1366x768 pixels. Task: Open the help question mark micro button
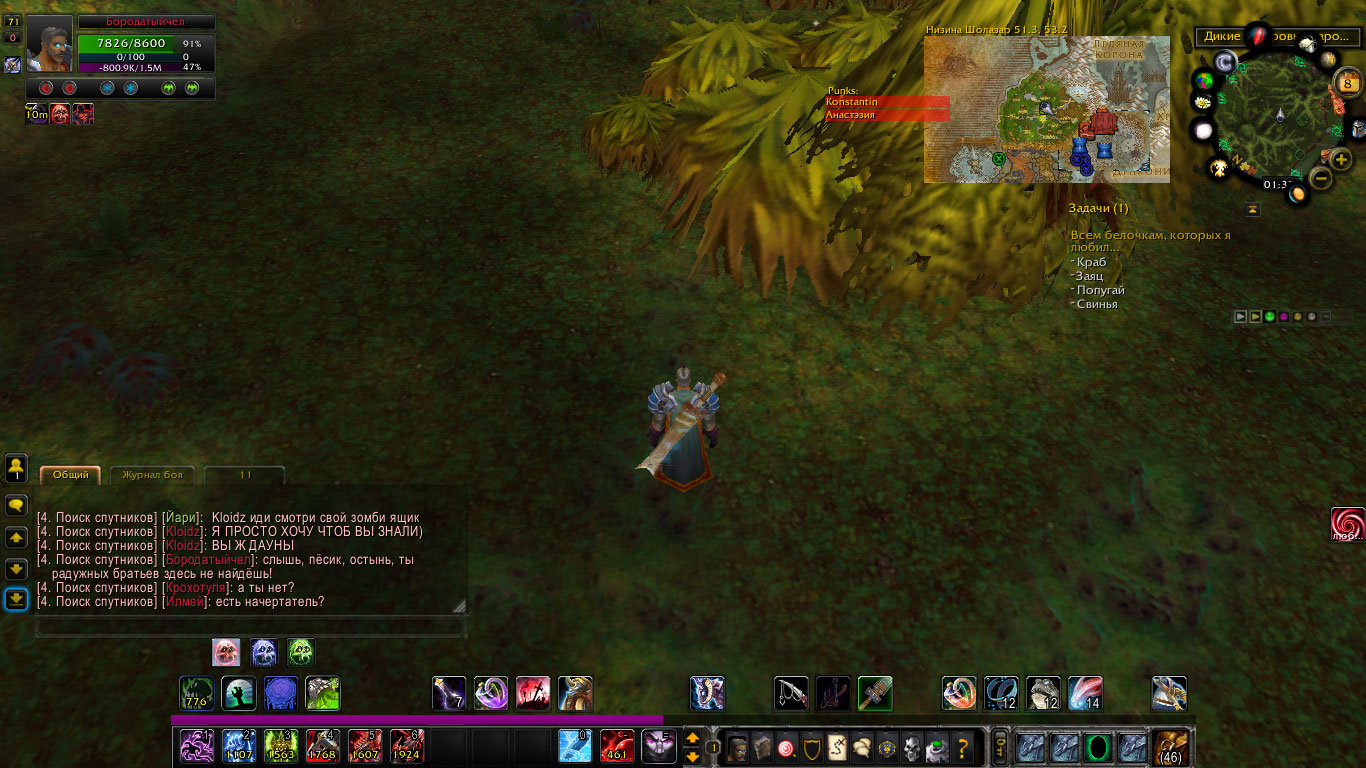coord(963,746)
